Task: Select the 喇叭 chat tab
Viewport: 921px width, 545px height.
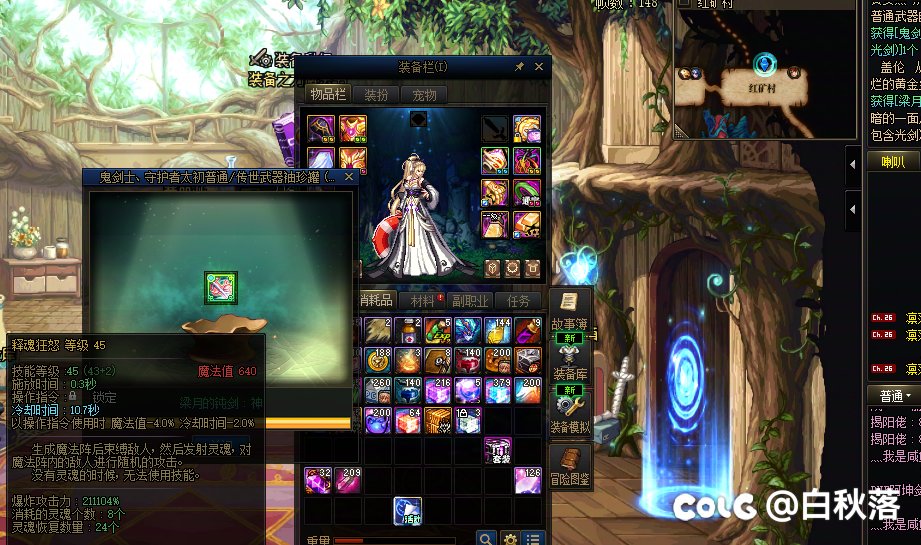Action: coord(892,162)
